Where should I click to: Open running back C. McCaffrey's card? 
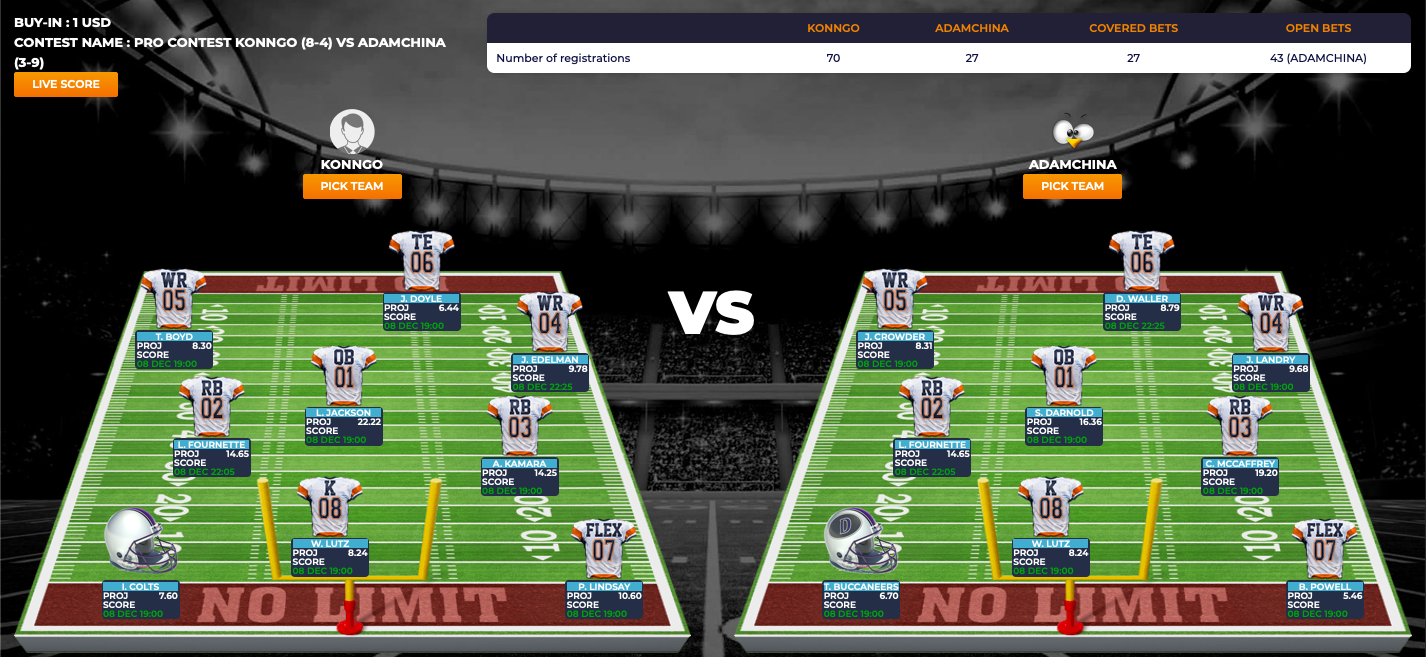[1239, 476]
